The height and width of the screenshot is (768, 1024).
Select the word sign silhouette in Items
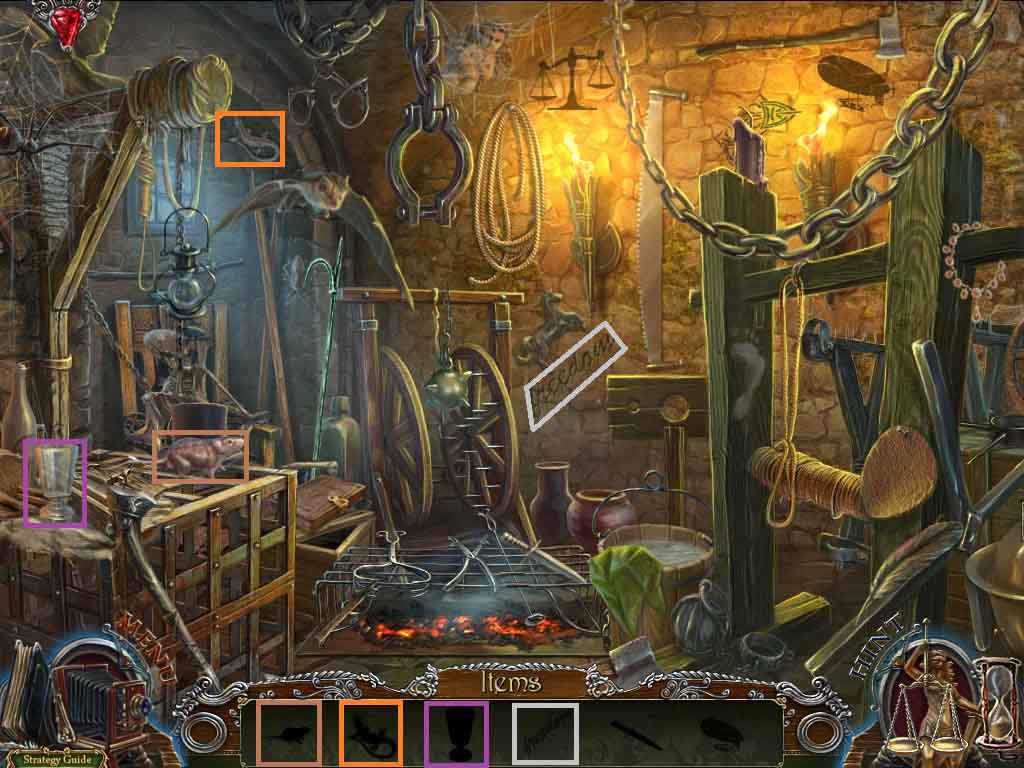click(545, 733)
